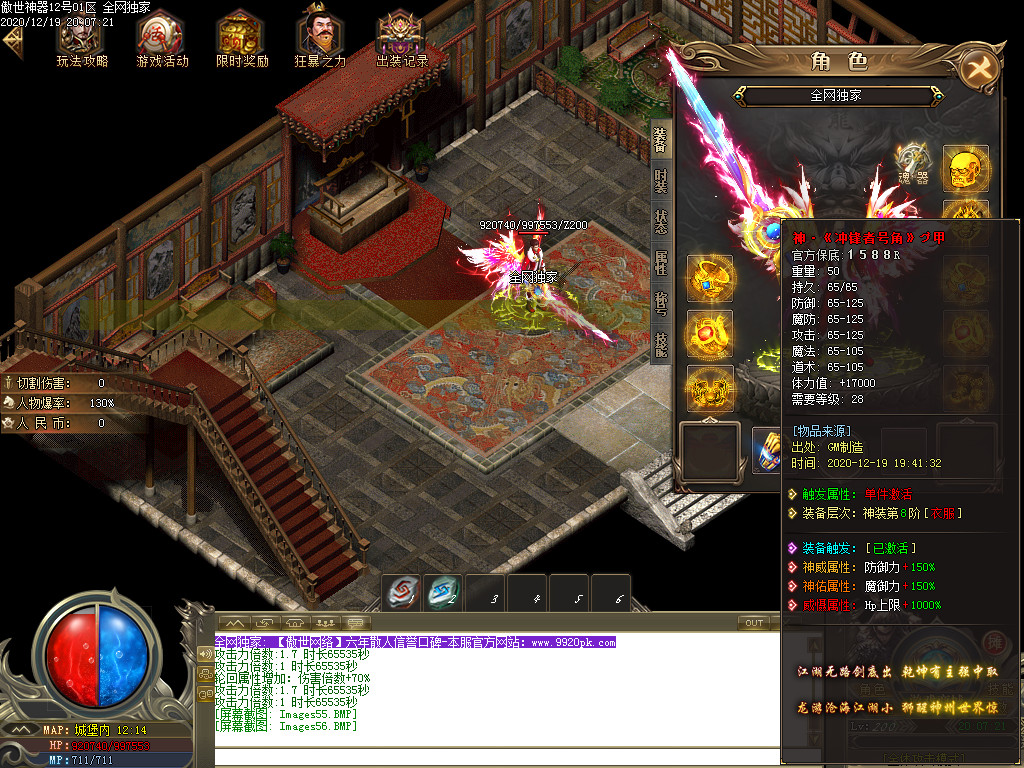Select the 装备 equipment tab

coord(661,140)
